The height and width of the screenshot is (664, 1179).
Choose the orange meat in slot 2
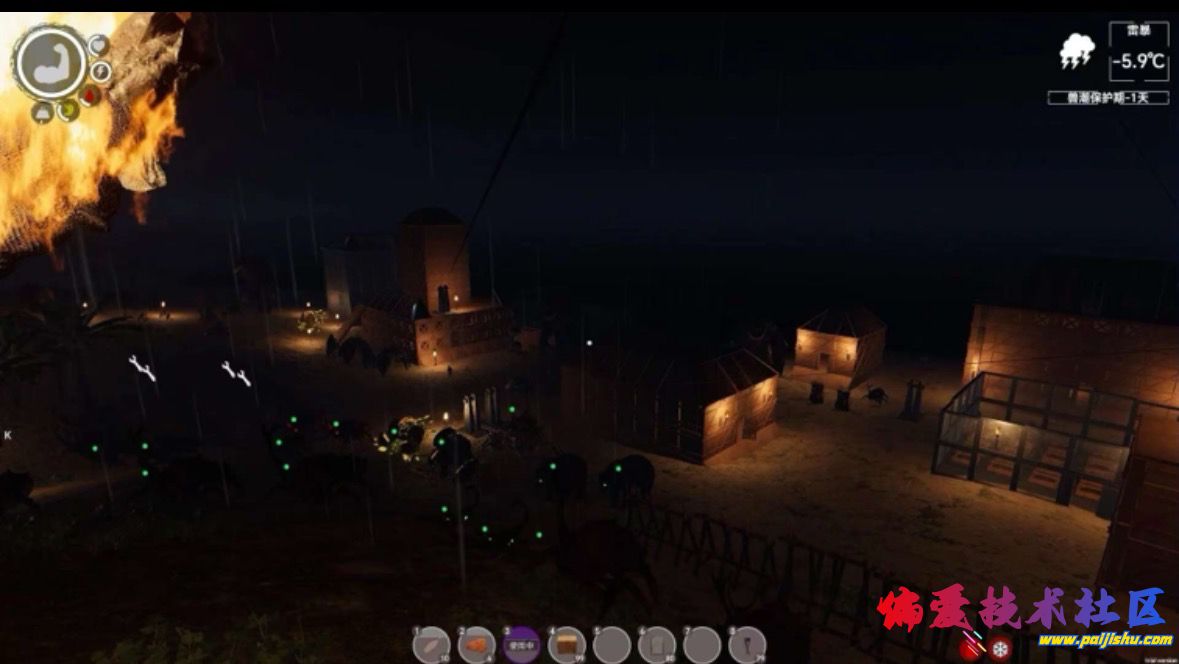477,645
